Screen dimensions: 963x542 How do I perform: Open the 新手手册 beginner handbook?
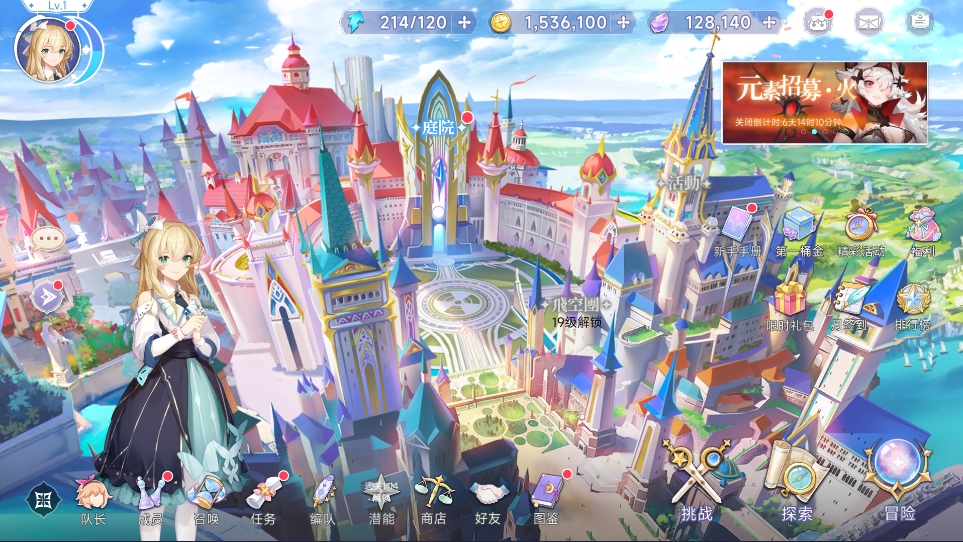pyautogui.click(x=738, y=230)
